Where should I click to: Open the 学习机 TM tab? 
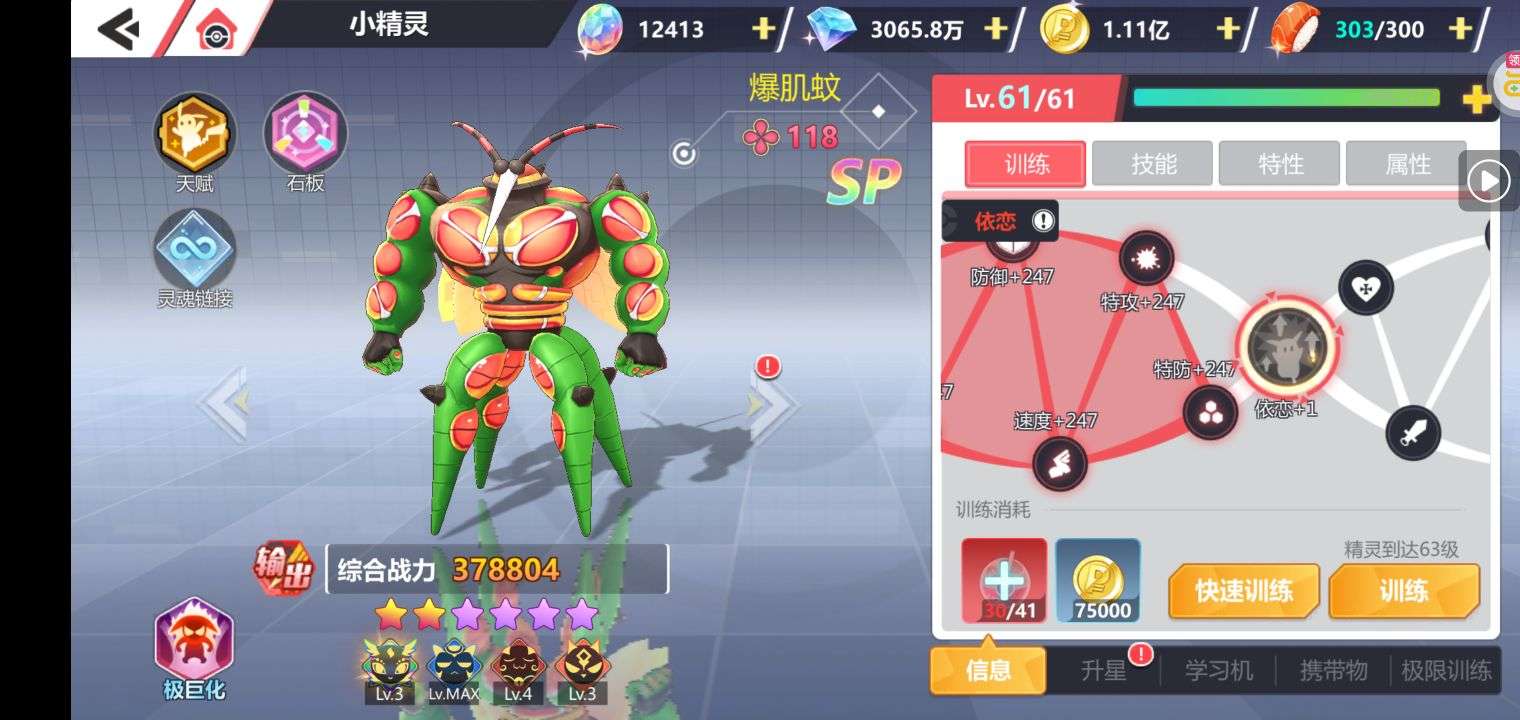click(x=1218, y=670)
